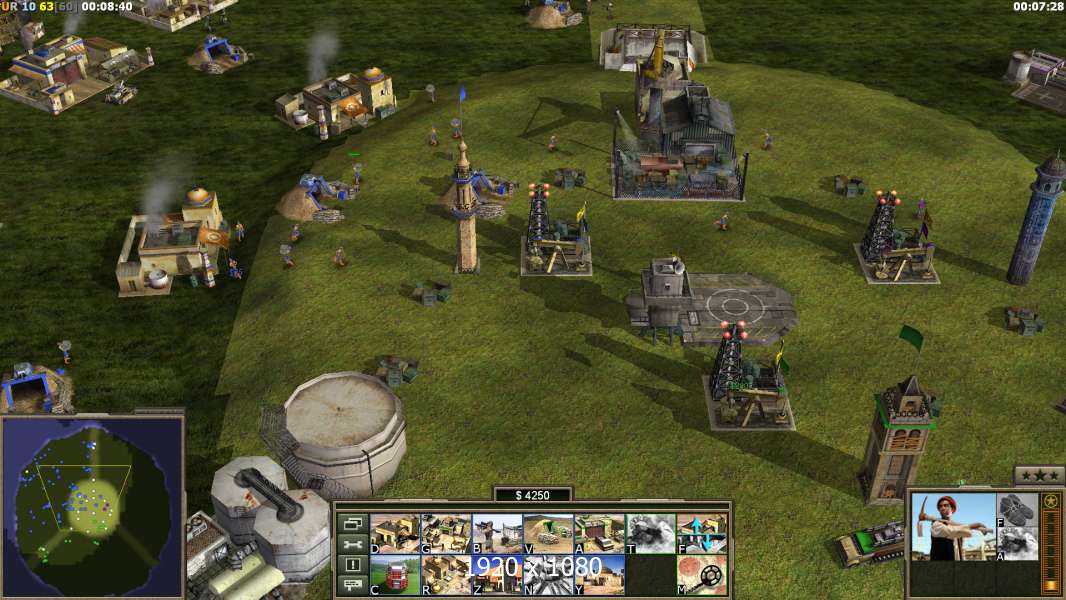
Task: Click the wrench sidebar button
Action: pyautogui.click(x=352, y=544)
